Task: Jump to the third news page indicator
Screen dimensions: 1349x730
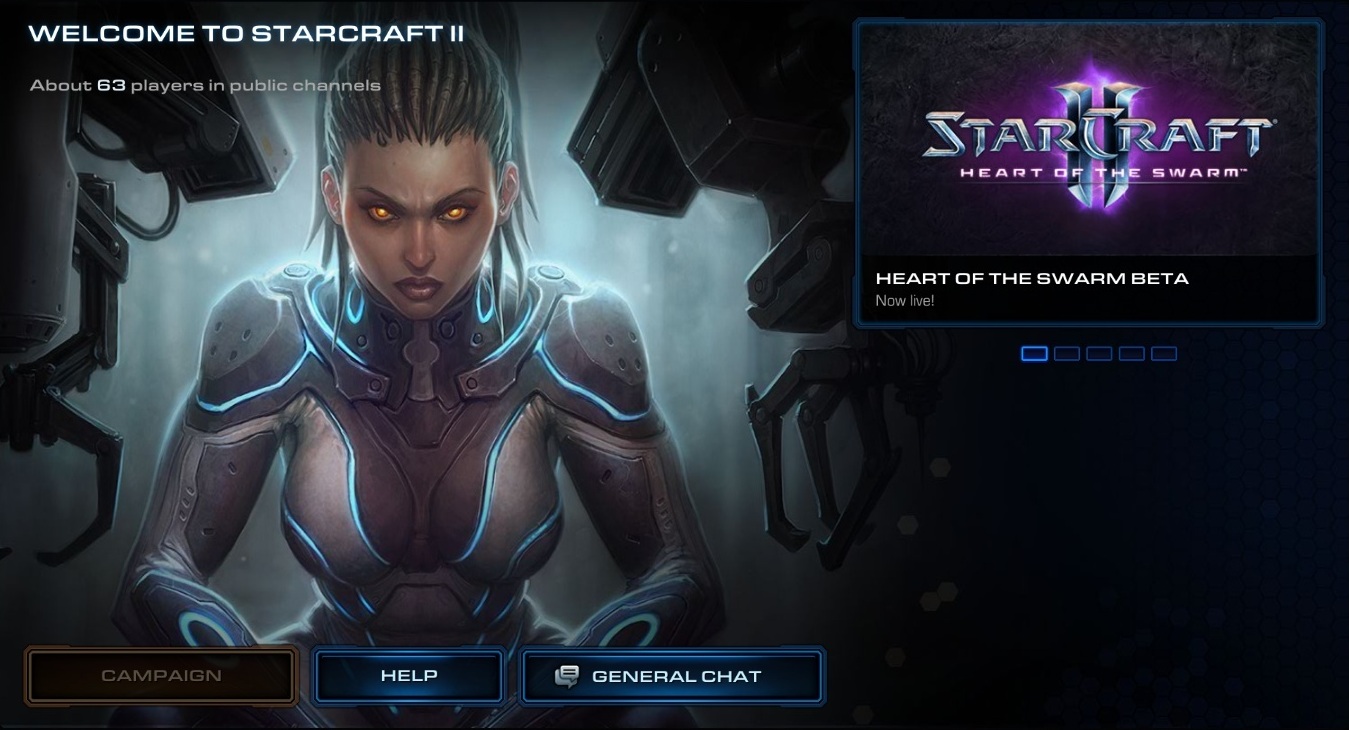Action: (x=1099, y=353)
